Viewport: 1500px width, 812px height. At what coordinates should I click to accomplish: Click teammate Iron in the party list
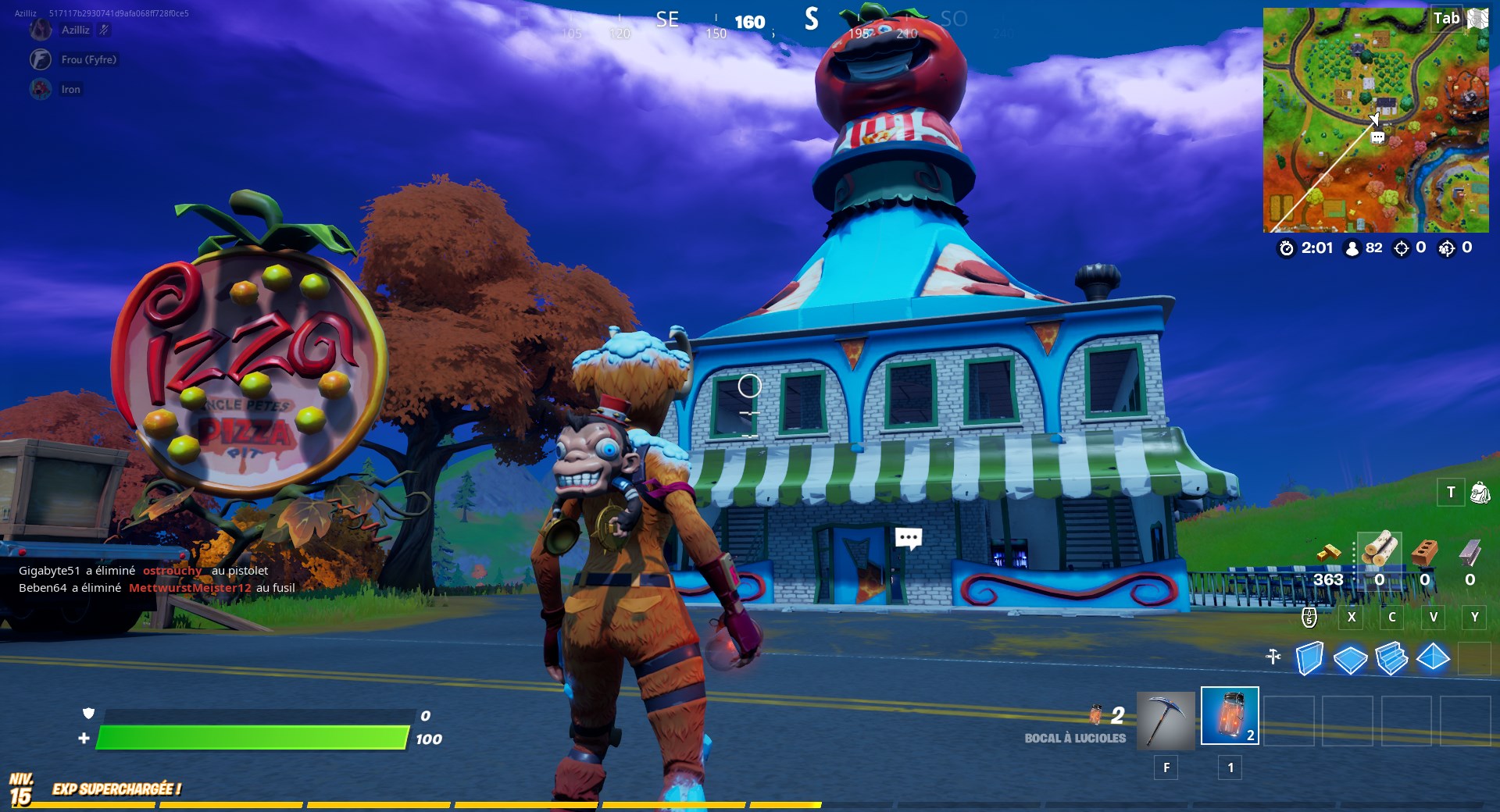click(x=70, y=89)
